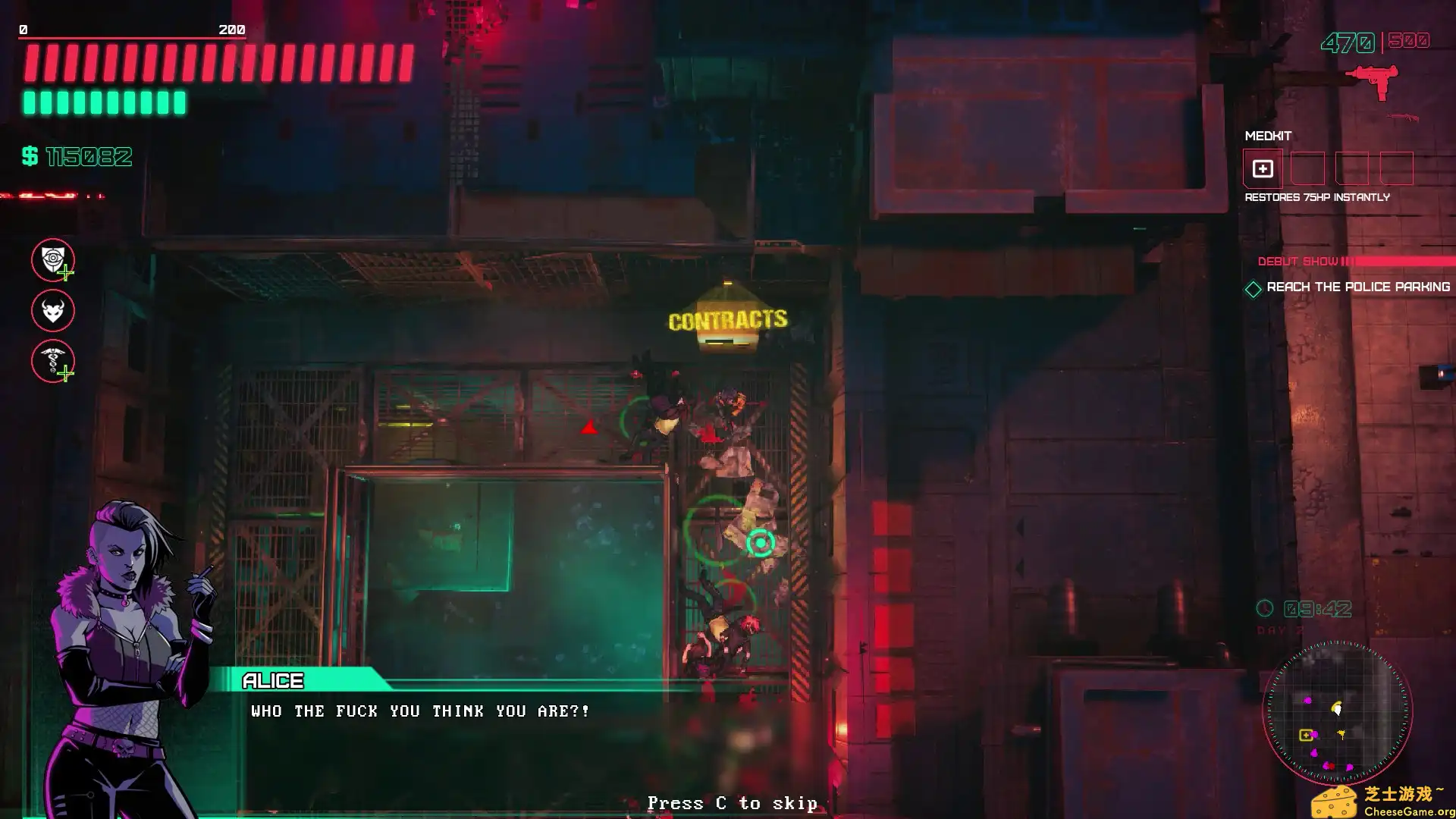Select the ALICE dialogue nameplate
The width and height of the screenshot is (1456, 819).
click(x=273, y=680)
